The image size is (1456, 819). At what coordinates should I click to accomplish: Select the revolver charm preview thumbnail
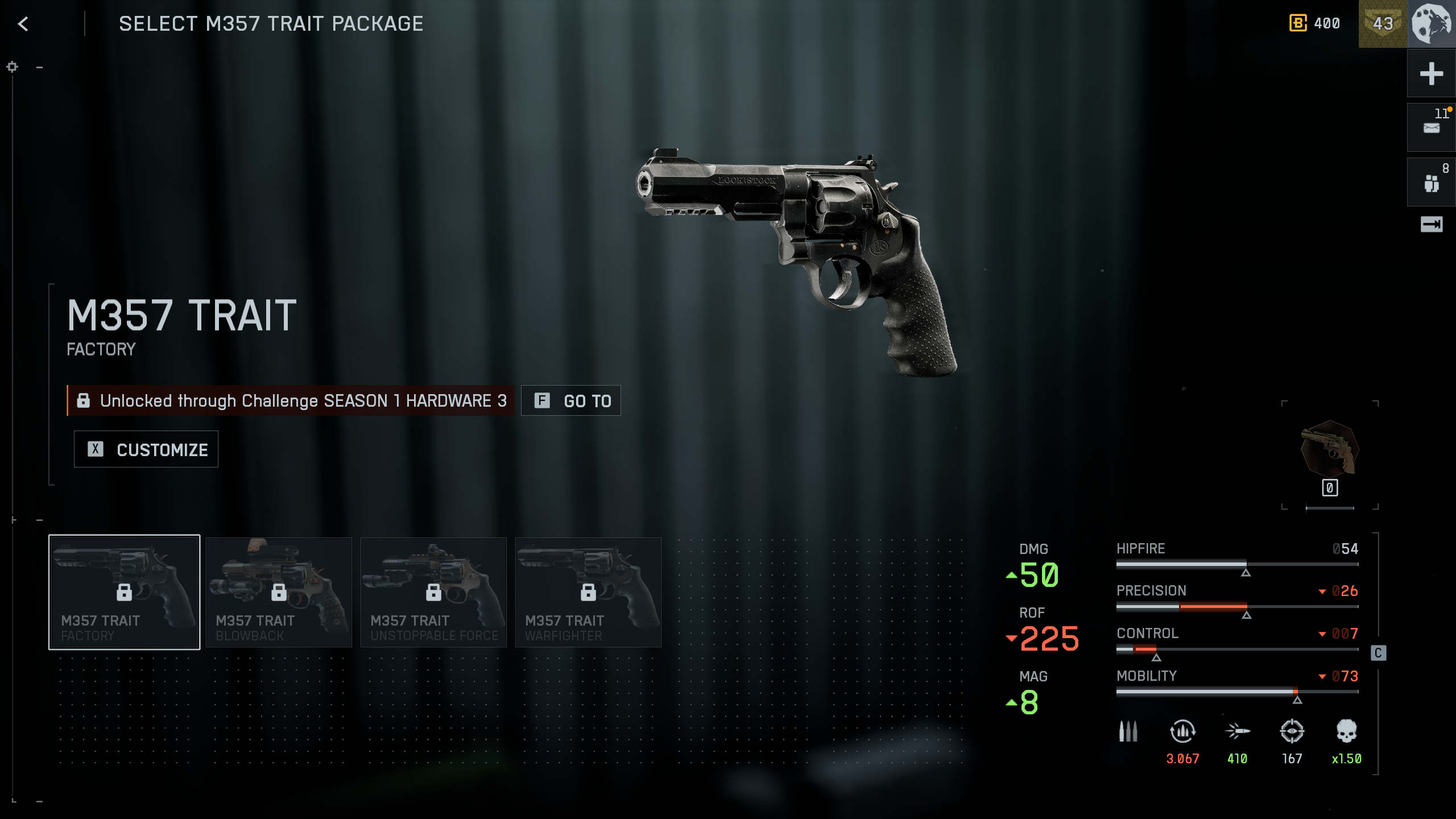pyautogui.click(x=1330, y=449)
